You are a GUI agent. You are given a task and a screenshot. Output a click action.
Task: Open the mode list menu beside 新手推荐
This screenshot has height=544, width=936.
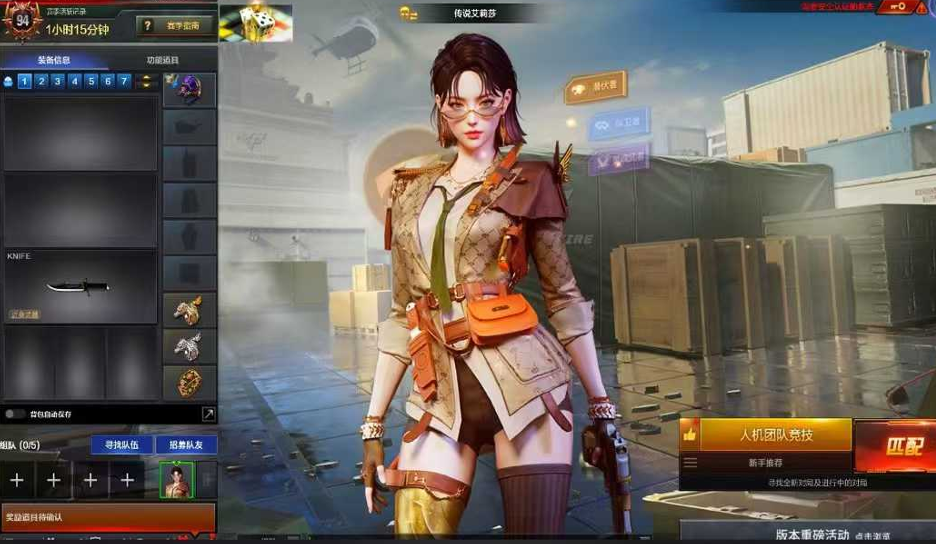[690, 463]
